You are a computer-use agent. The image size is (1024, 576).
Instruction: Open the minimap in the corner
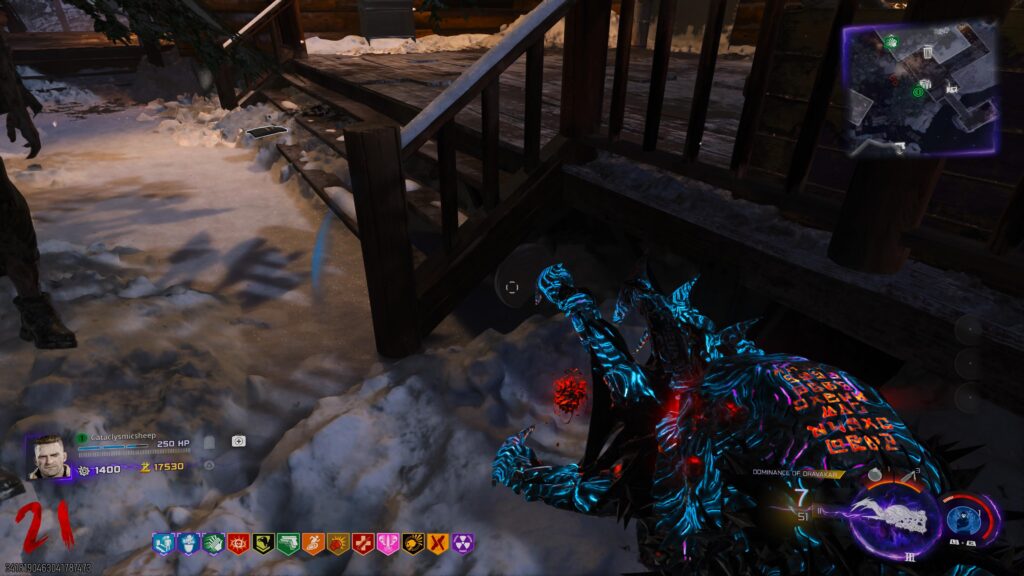point(920,88)
